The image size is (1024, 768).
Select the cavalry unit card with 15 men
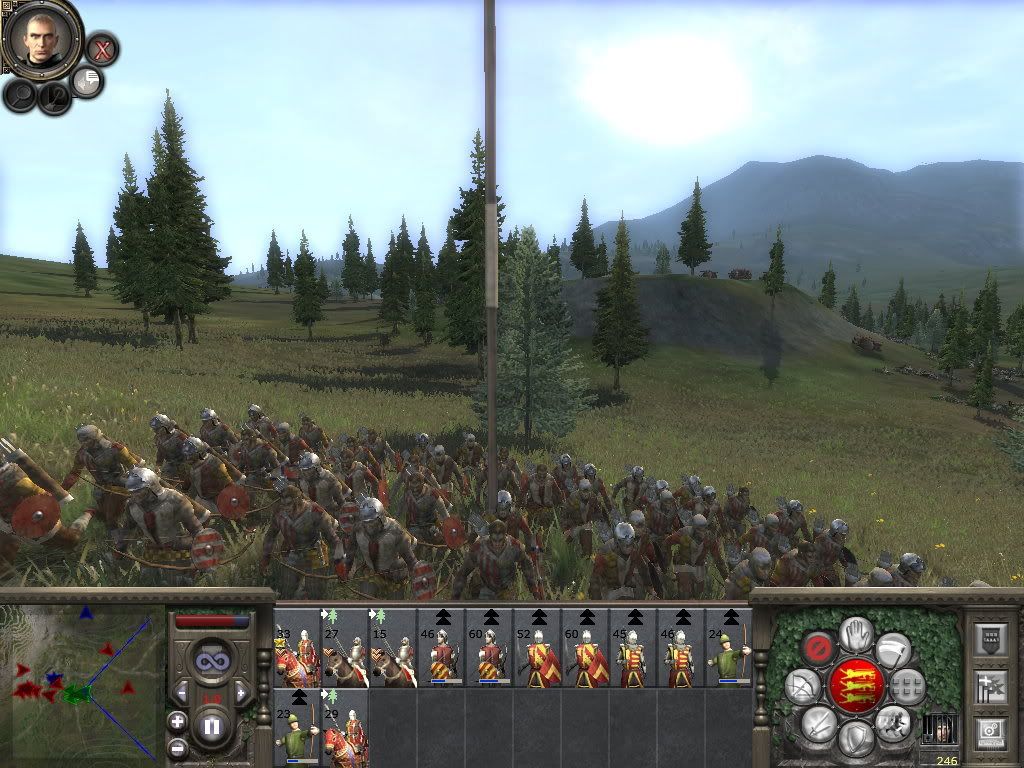click(393, 648)
